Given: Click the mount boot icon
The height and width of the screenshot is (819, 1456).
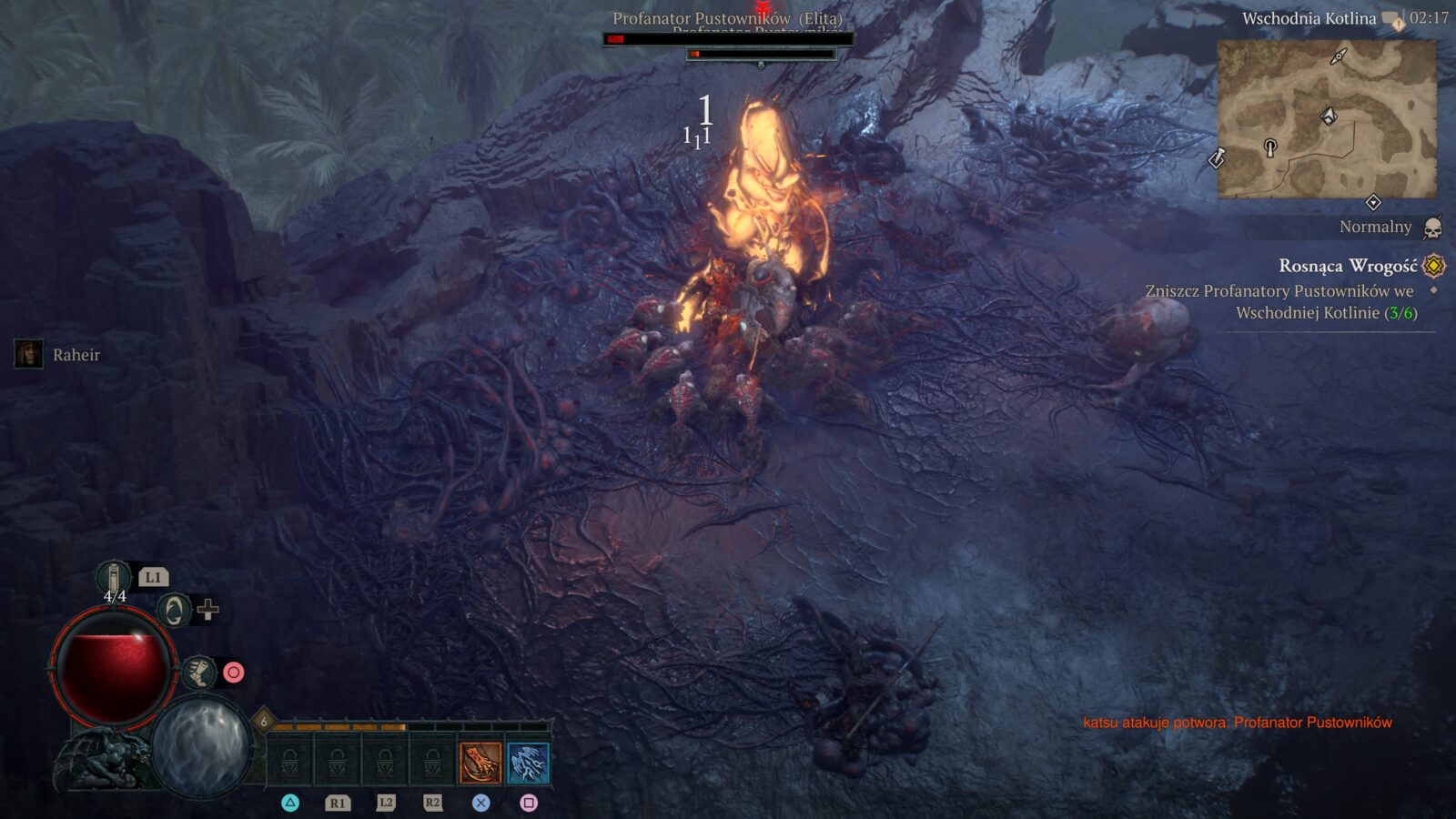Looking at the screenshot, I should coord(199,672).
